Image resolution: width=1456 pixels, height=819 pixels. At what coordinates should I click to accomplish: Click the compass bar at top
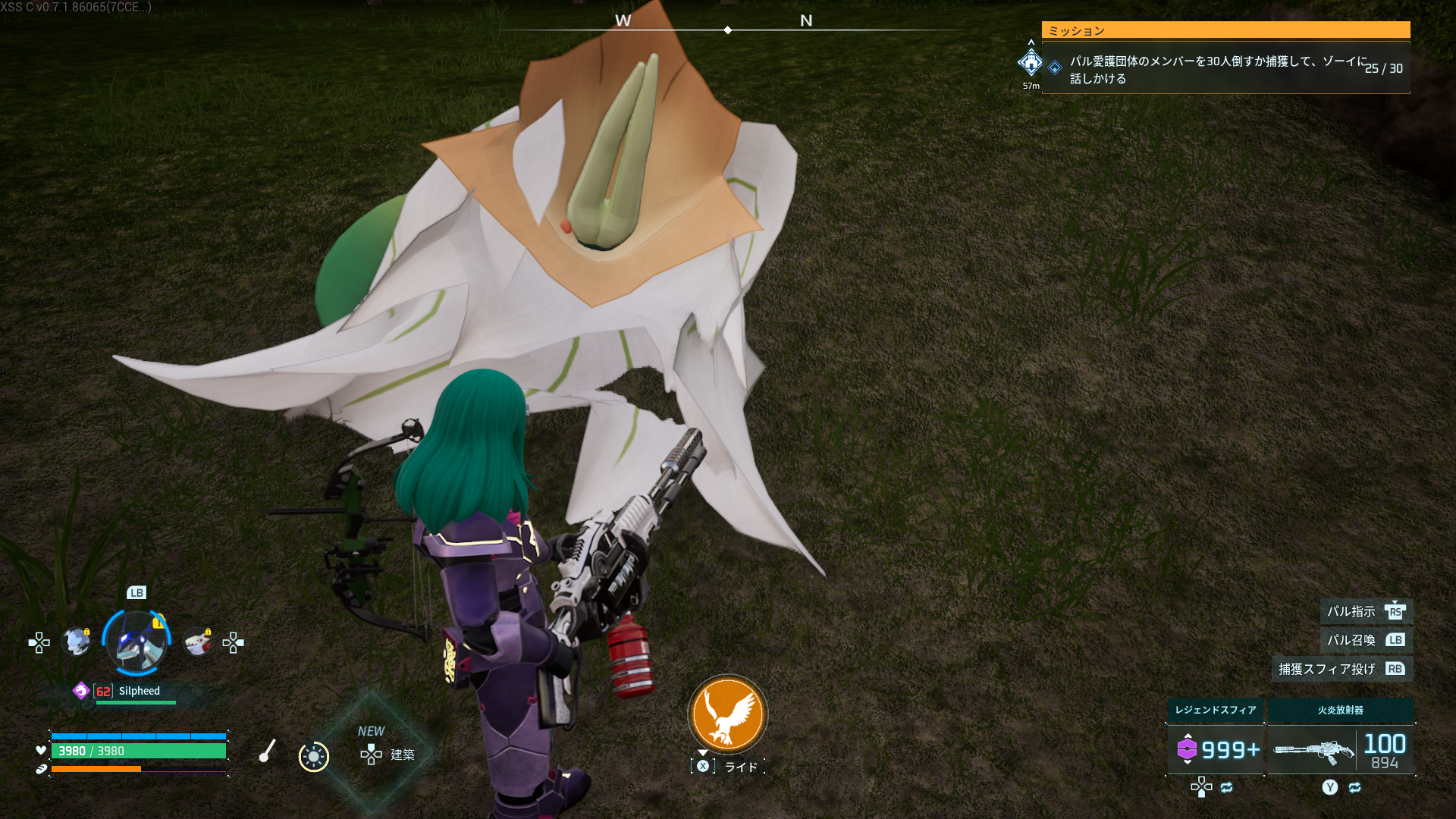(x=727, y=30)
